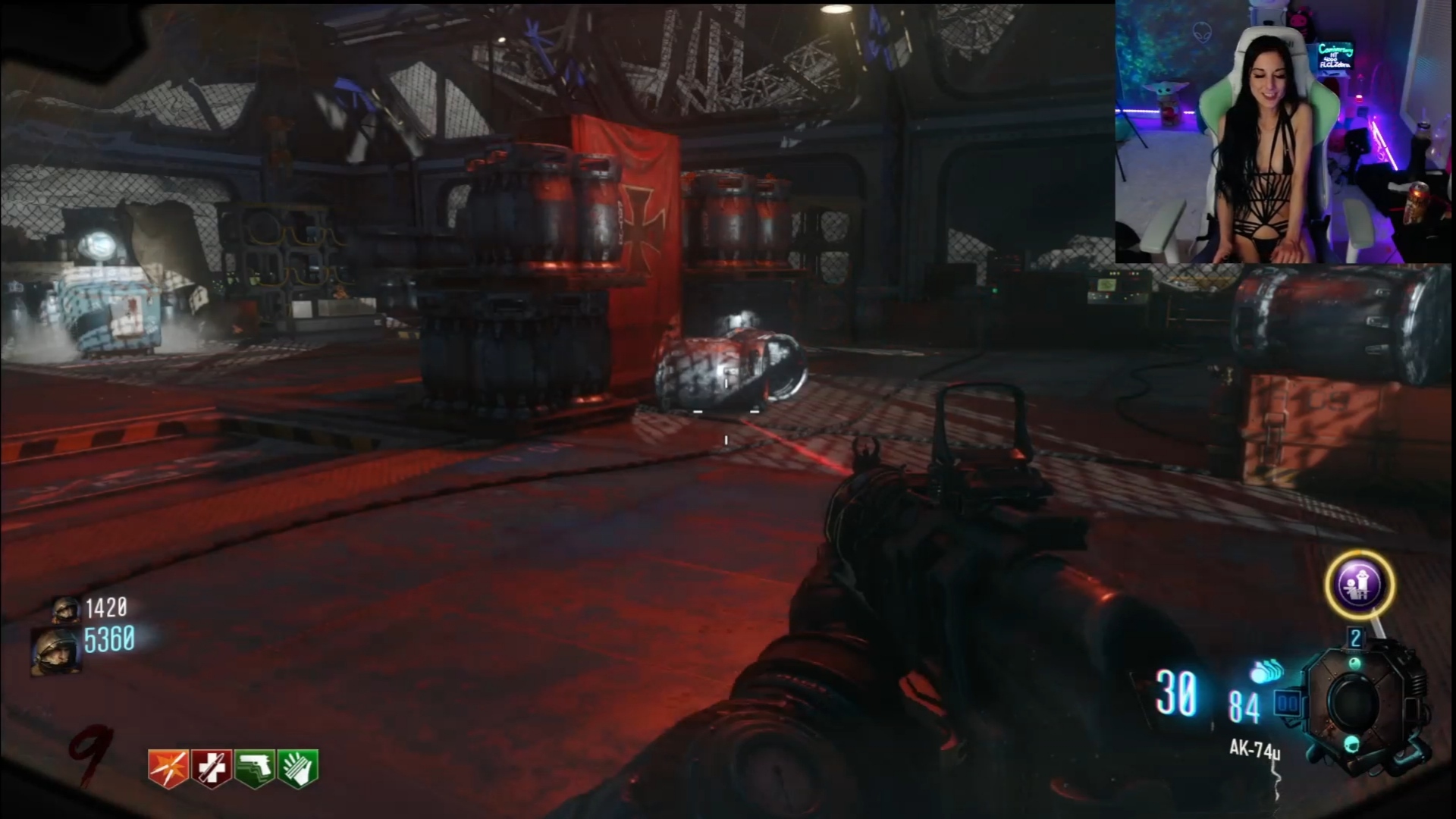The width and height of the screenshot is (1456, 819).
Task: Select the red Juggernog cross perk icon
Action: 211,769
